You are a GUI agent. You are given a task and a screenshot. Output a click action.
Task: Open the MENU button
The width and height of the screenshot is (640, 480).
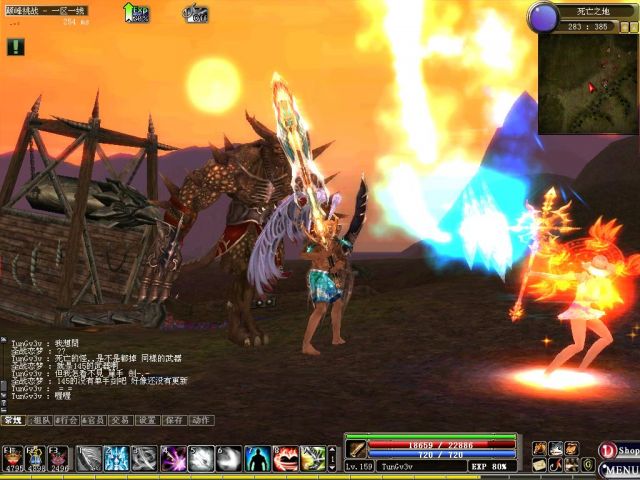(619, 470)
